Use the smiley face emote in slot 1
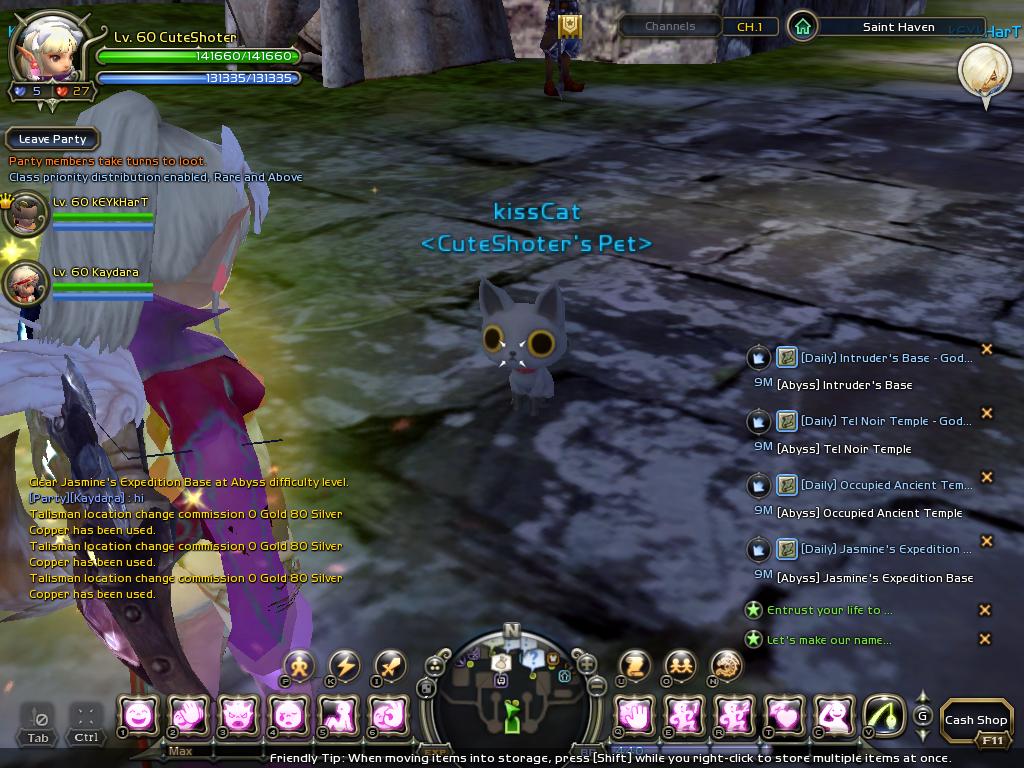 click(x=138, y=715)
